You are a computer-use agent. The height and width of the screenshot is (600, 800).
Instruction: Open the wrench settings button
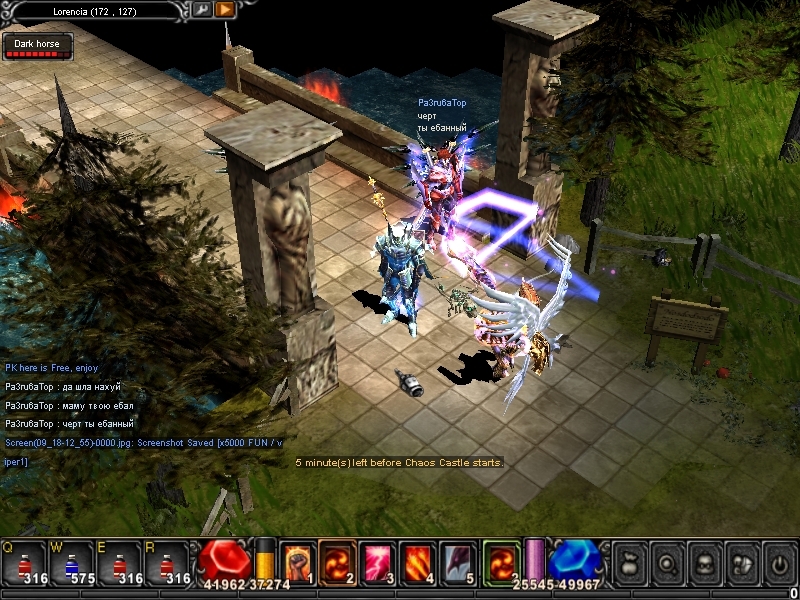(202, 10)
